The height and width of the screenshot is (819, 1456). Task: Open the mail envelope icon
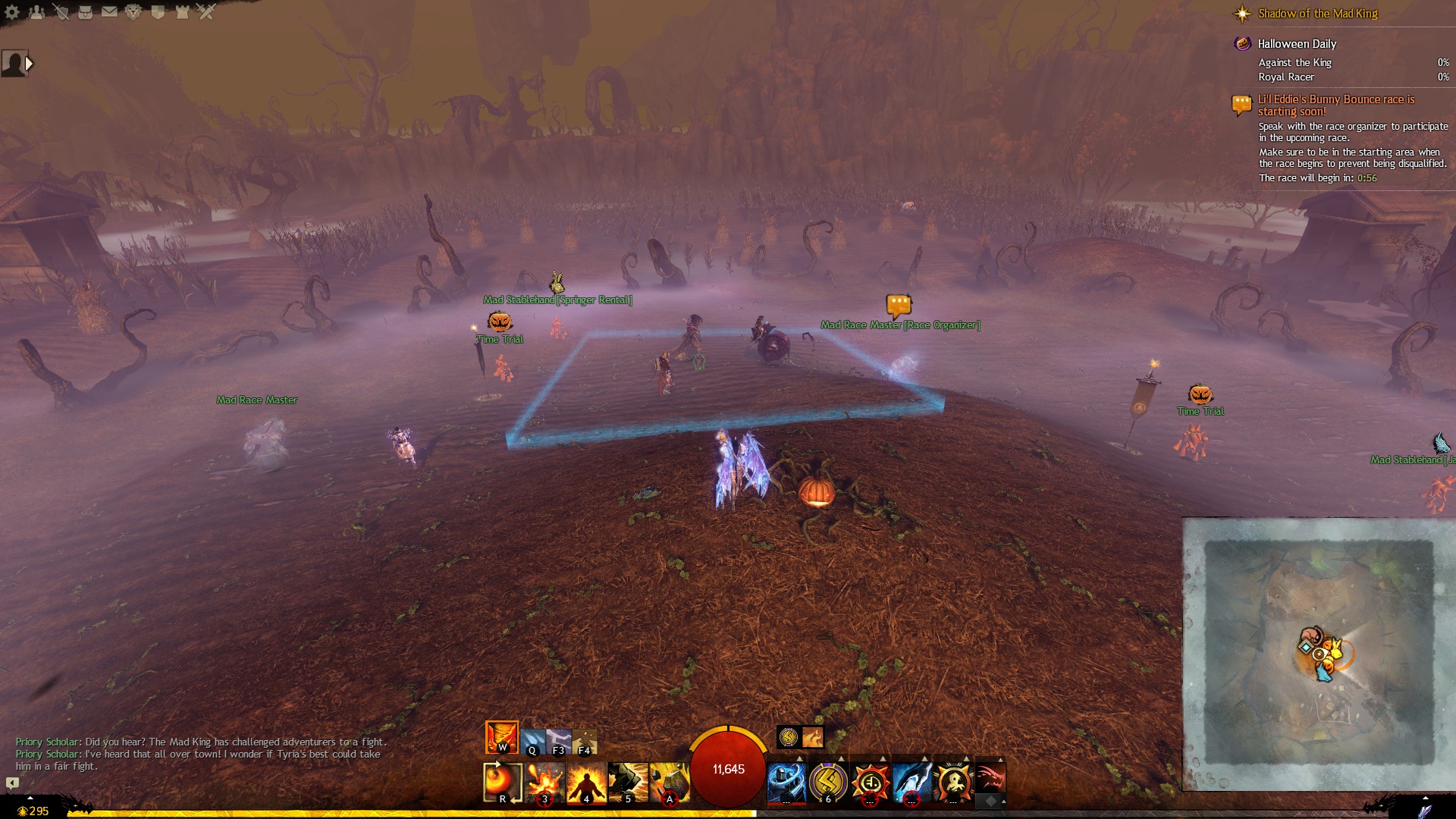point(109,12)
